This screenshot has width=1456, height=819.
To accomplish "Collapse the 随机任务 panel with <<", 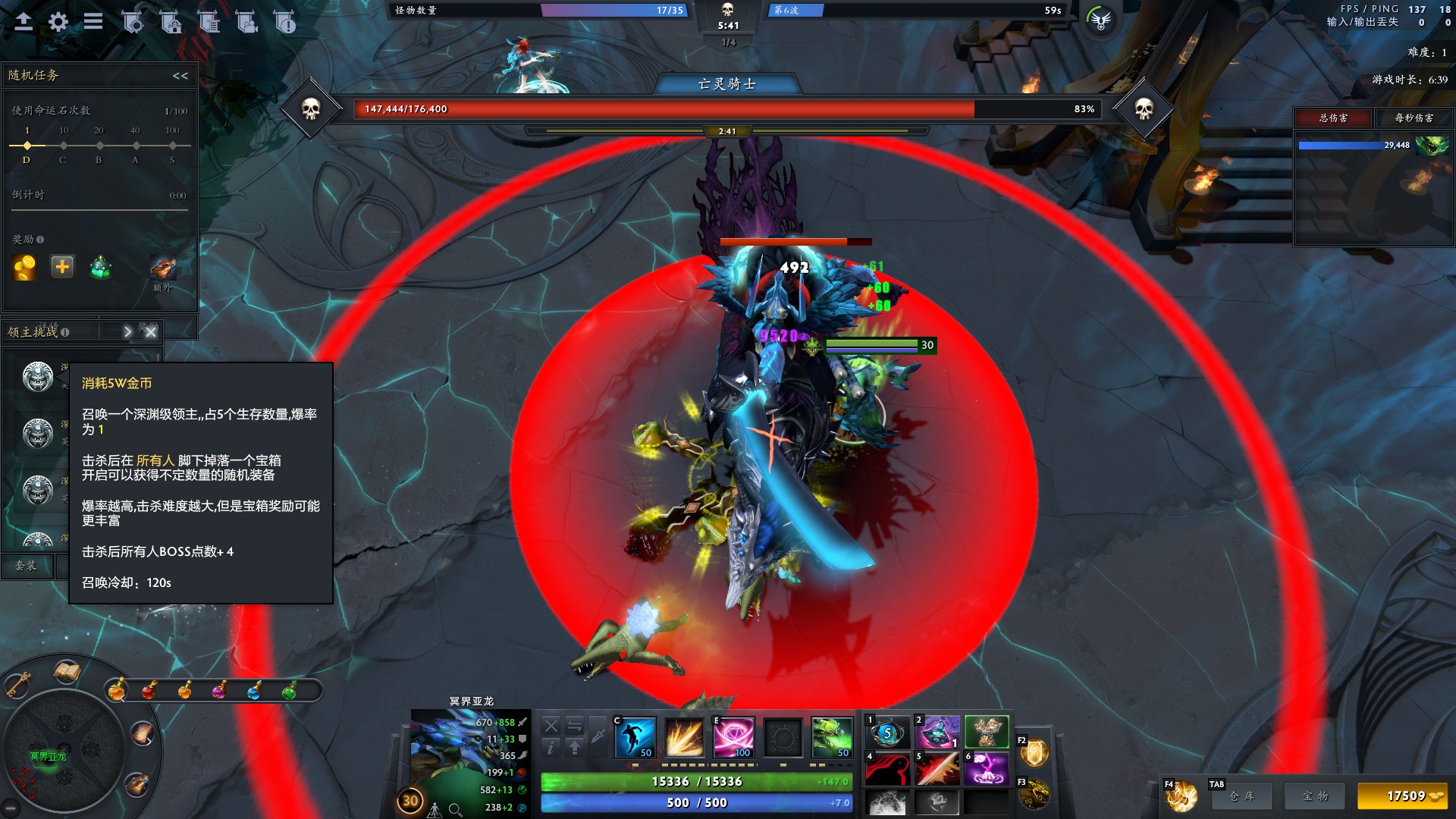I will pos(180,74).
